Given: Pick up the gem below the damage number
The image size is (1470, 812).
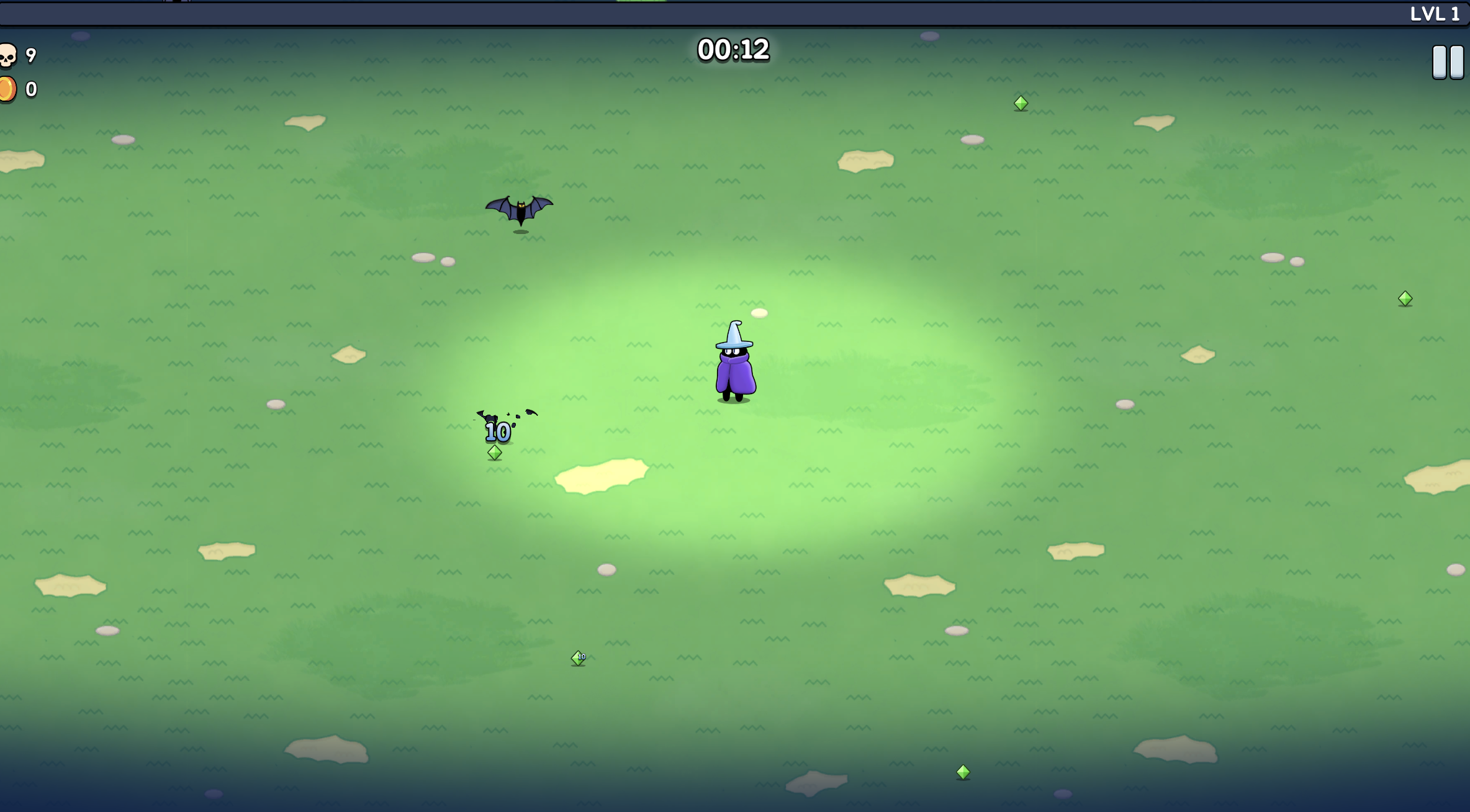Looking at the screenshot, I should [494, 453].
